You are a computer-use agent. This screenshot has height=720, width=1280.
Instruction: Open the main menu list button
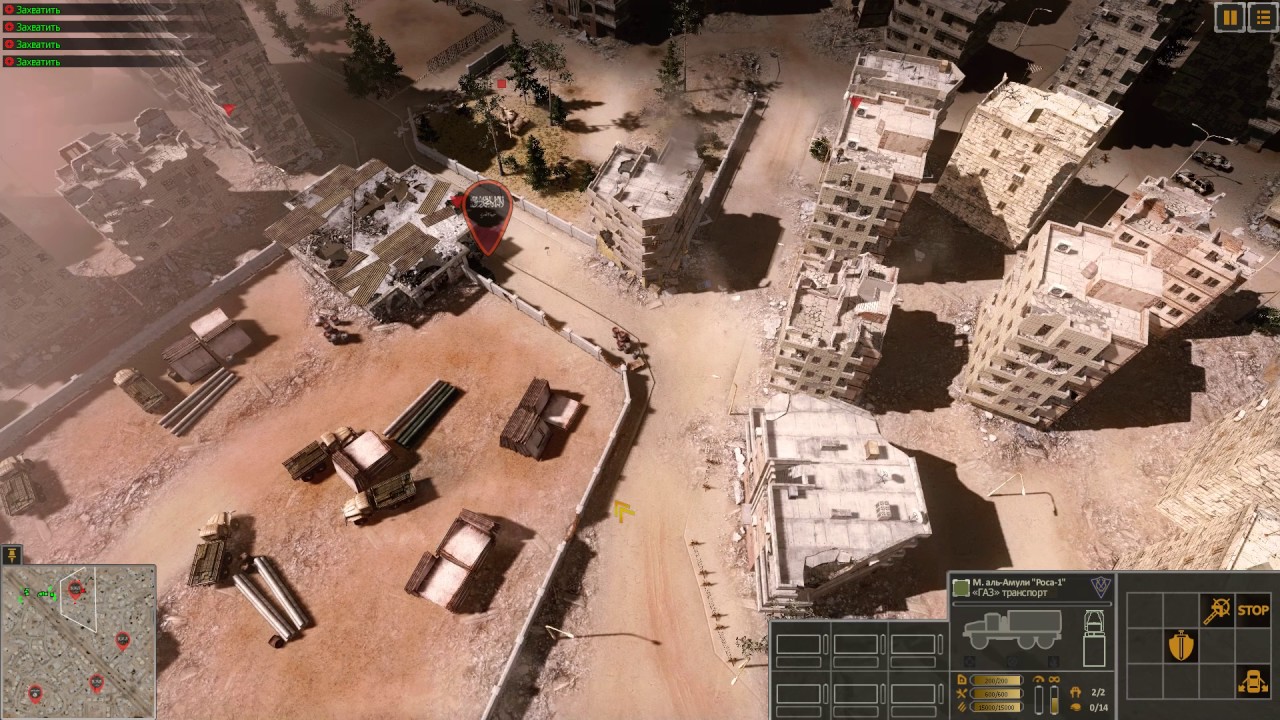pos(1262,16)
